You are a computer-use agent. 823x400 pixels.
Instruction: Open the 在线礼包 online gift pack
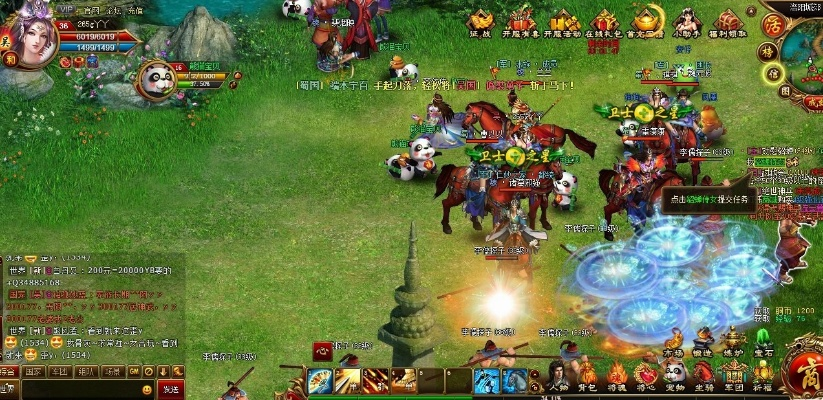tap(602, 24)
